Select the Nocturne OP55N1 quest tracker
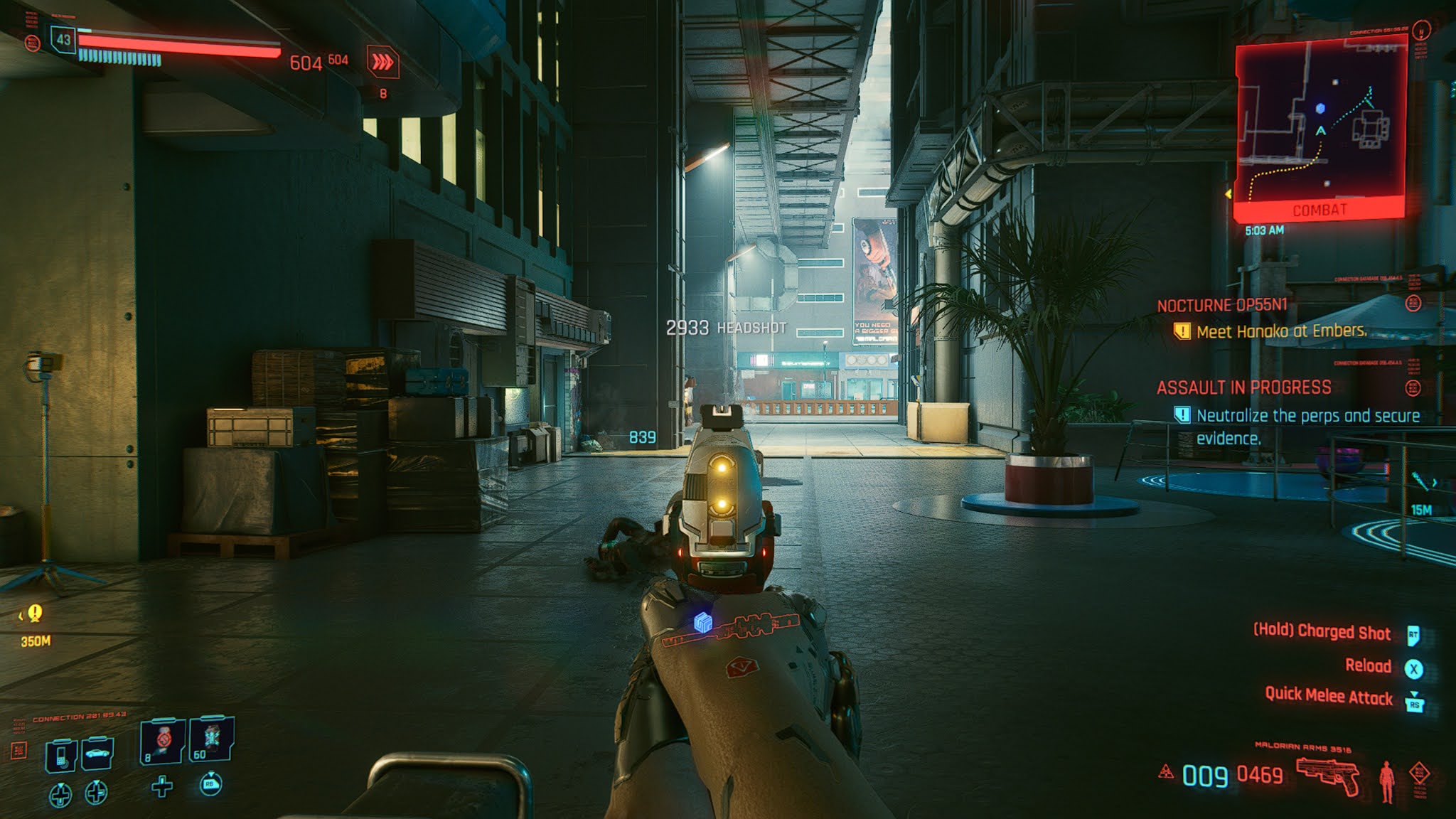 (x=1221, y=306)
